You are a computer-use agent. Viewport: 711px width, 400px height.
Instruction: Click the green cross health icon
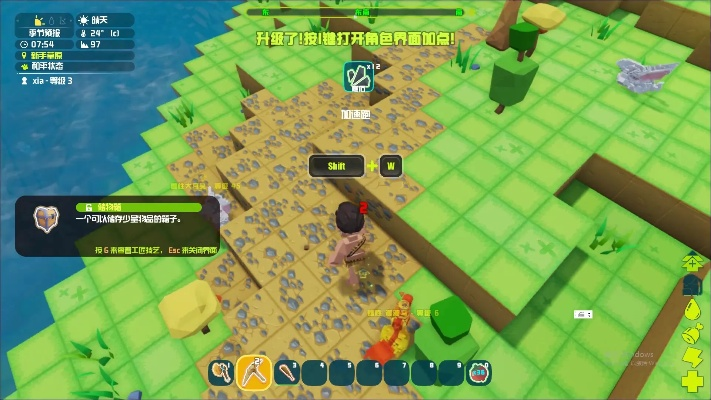[x=692, y=380]
